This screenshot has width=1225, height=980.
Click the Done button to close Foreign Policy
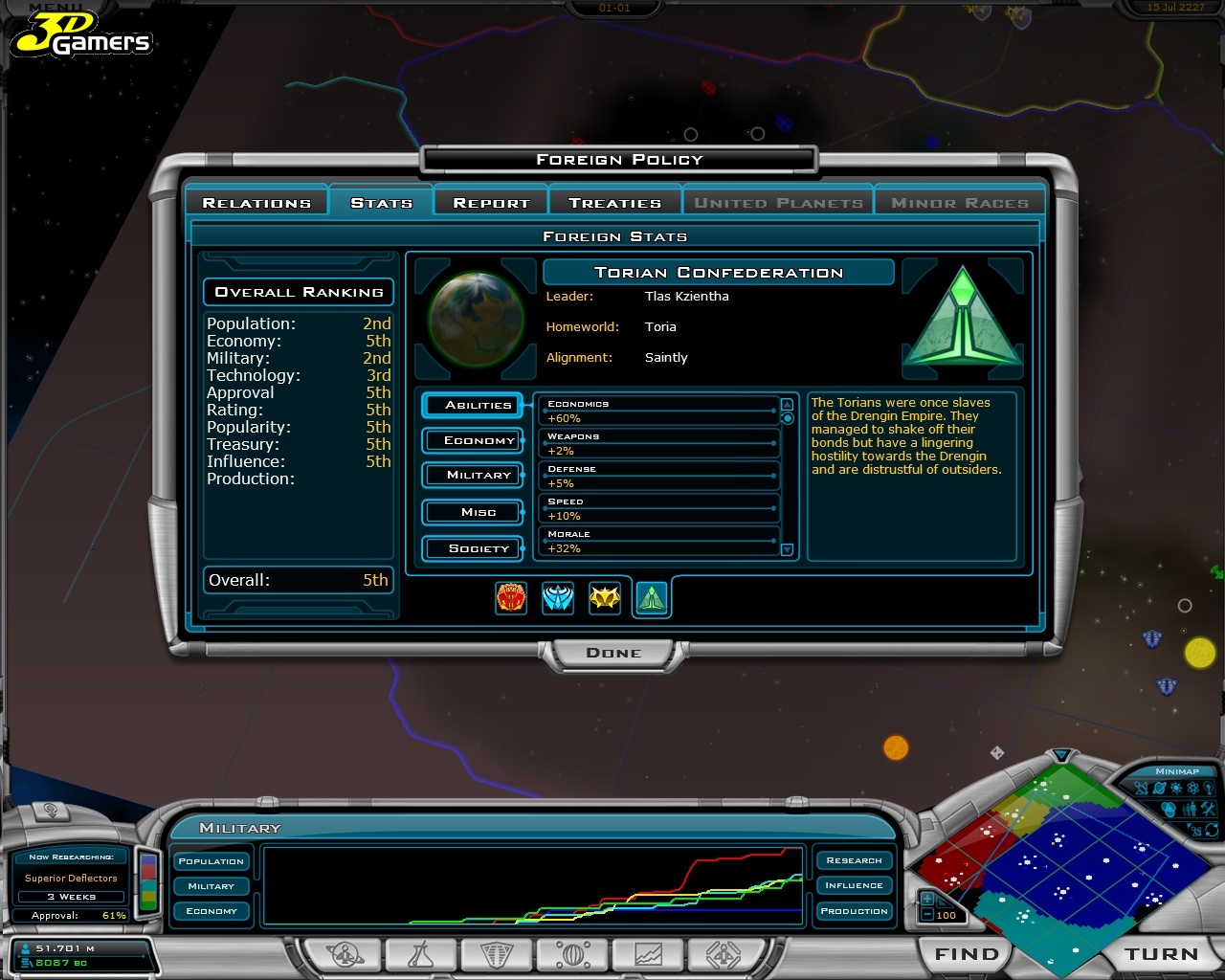[613, 653]
